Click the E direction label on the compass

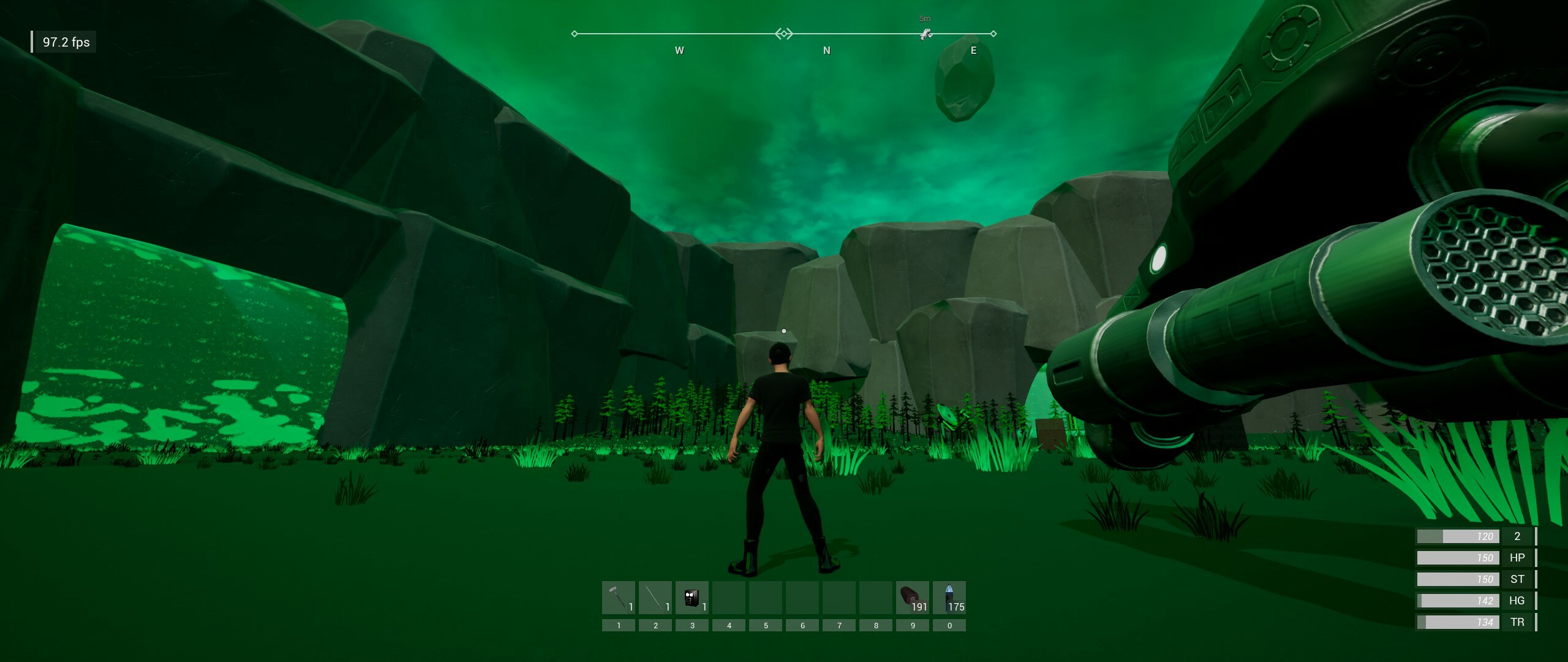tap(974, 51)
